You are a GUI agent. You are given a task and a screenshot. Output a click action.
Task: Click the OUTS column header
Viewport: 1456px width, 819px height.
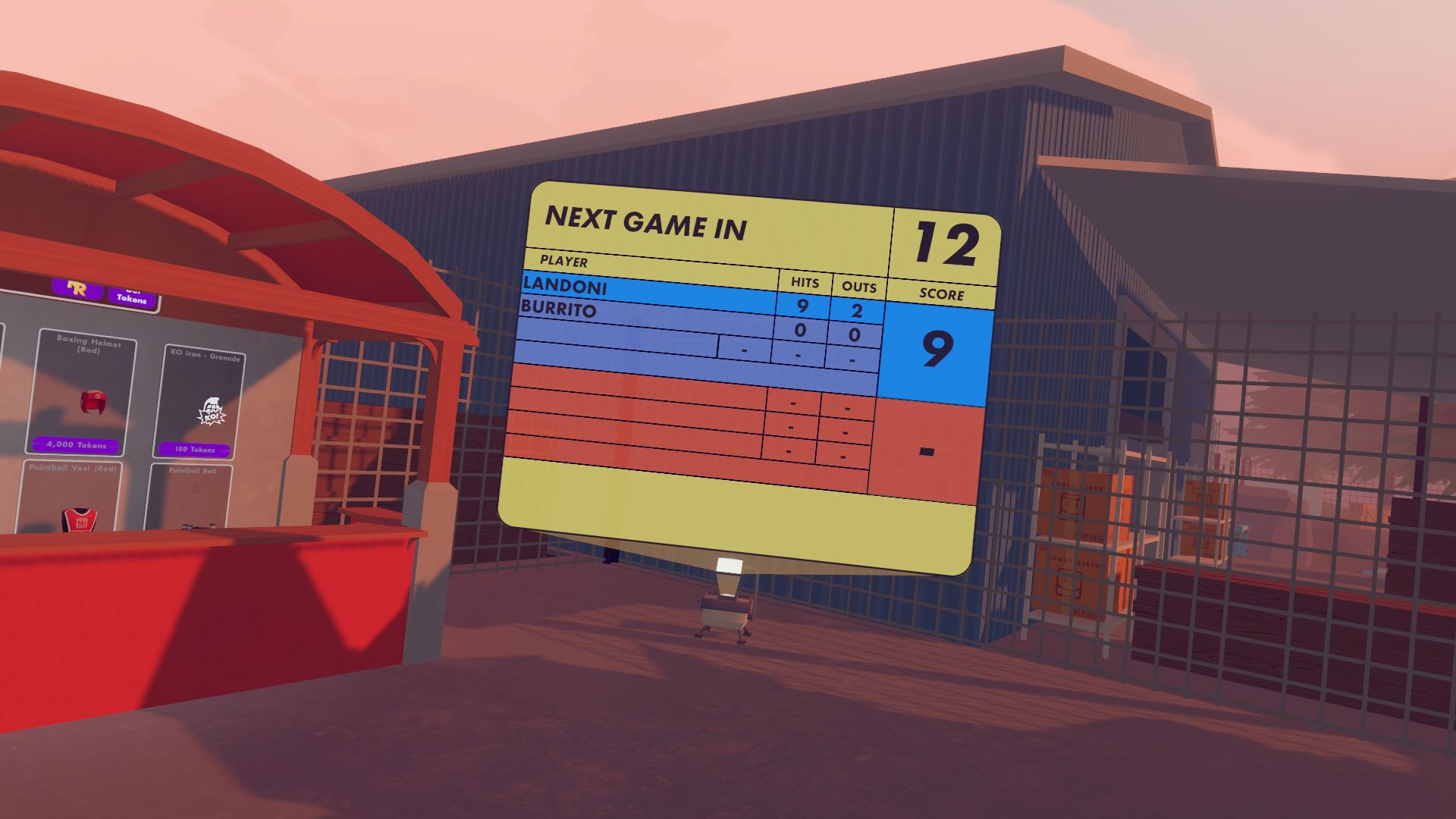click(858, 288)
